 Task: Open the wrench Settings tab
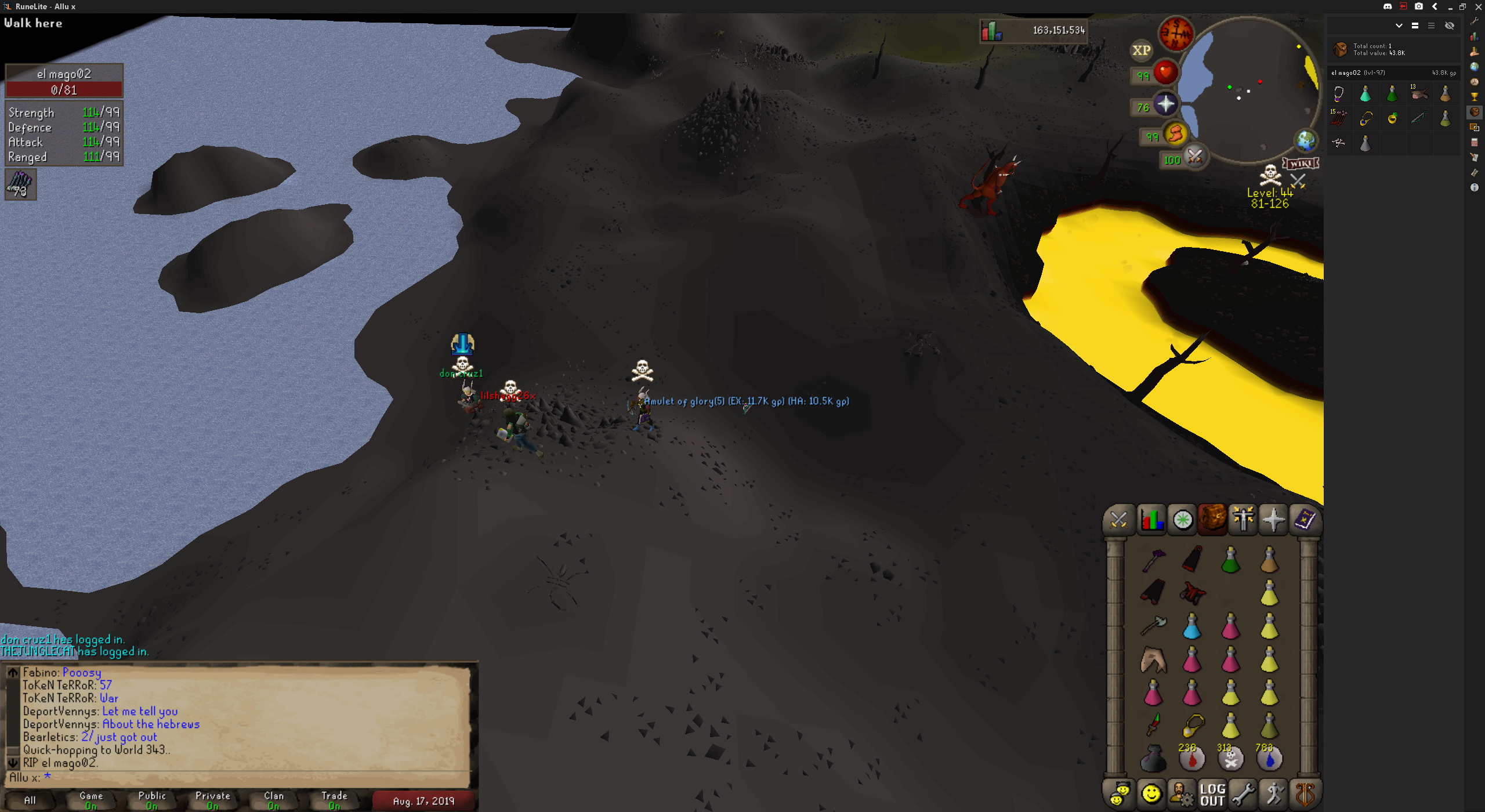tap(1243, 794)
